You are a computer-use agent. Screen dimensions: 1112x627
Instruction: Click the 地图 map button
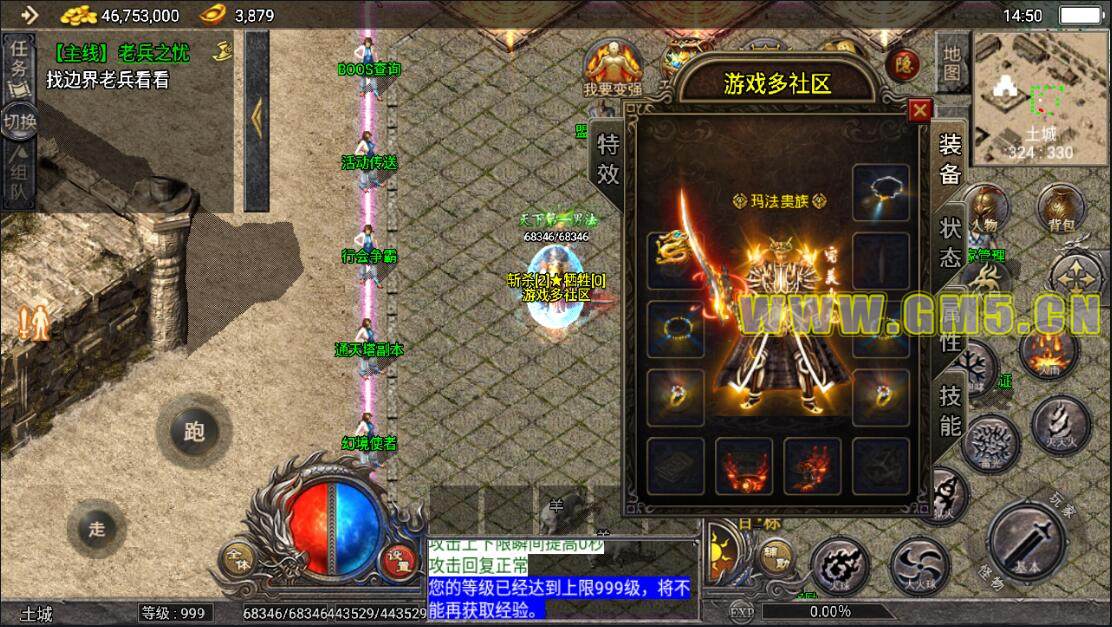(951, 62)
